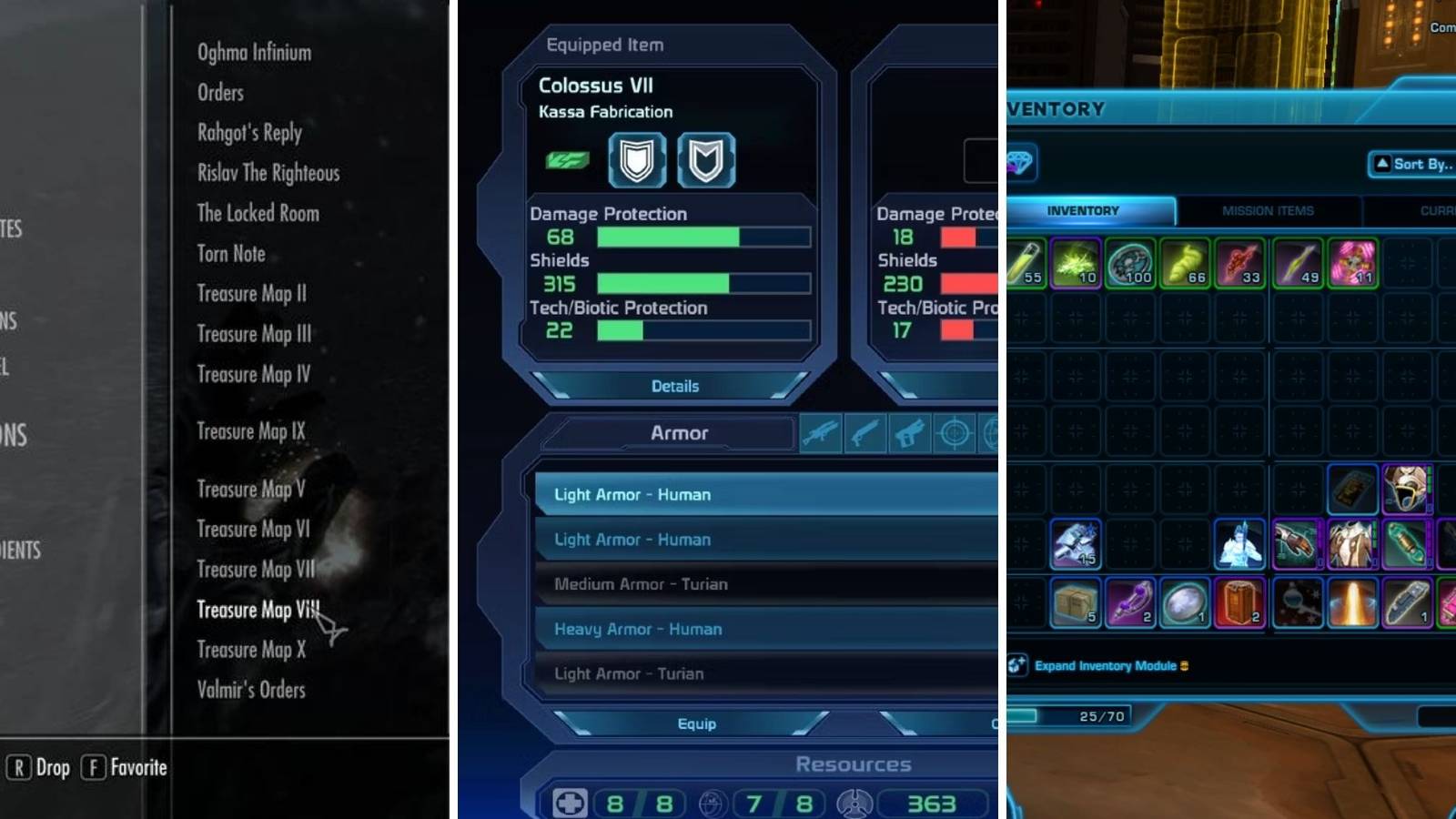The image size is (1456, 819).
Task: Select Treasure Map VIII in the book list
Action: pos(259,610)
